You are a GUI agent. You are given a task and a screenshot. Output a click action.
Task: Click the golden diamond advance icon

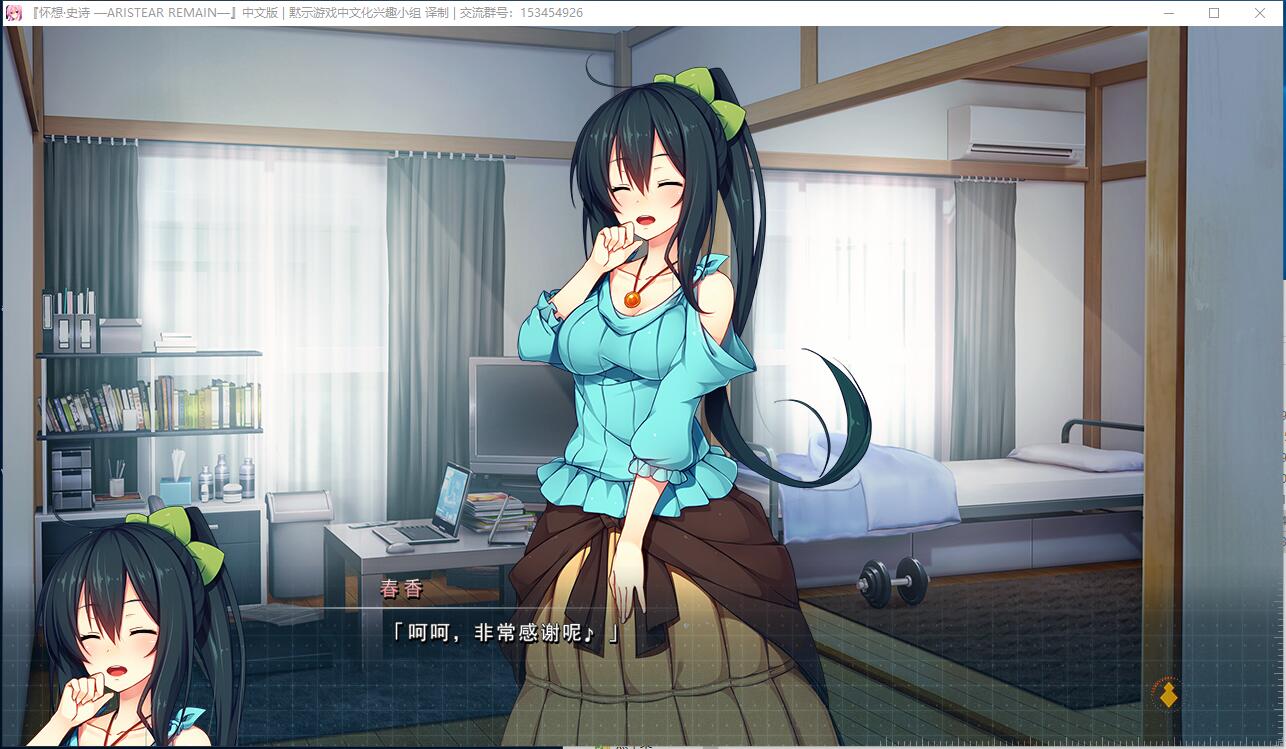[1167, 693]
